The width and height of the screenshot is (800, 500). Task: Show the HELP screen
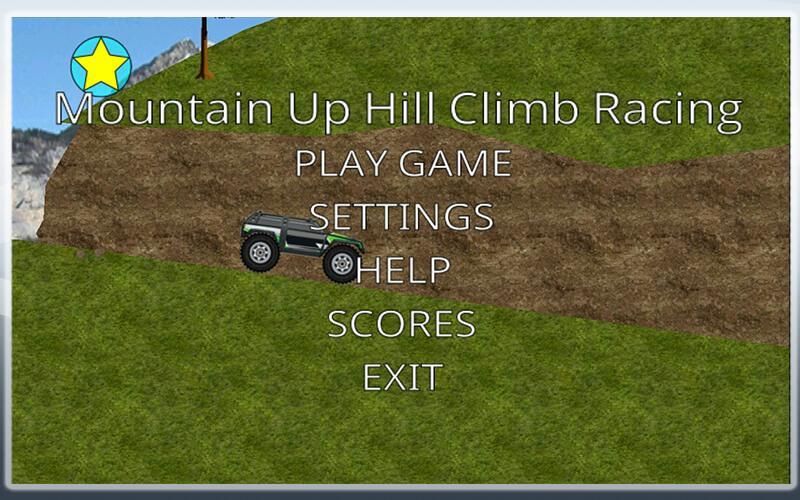coord(402,270)
